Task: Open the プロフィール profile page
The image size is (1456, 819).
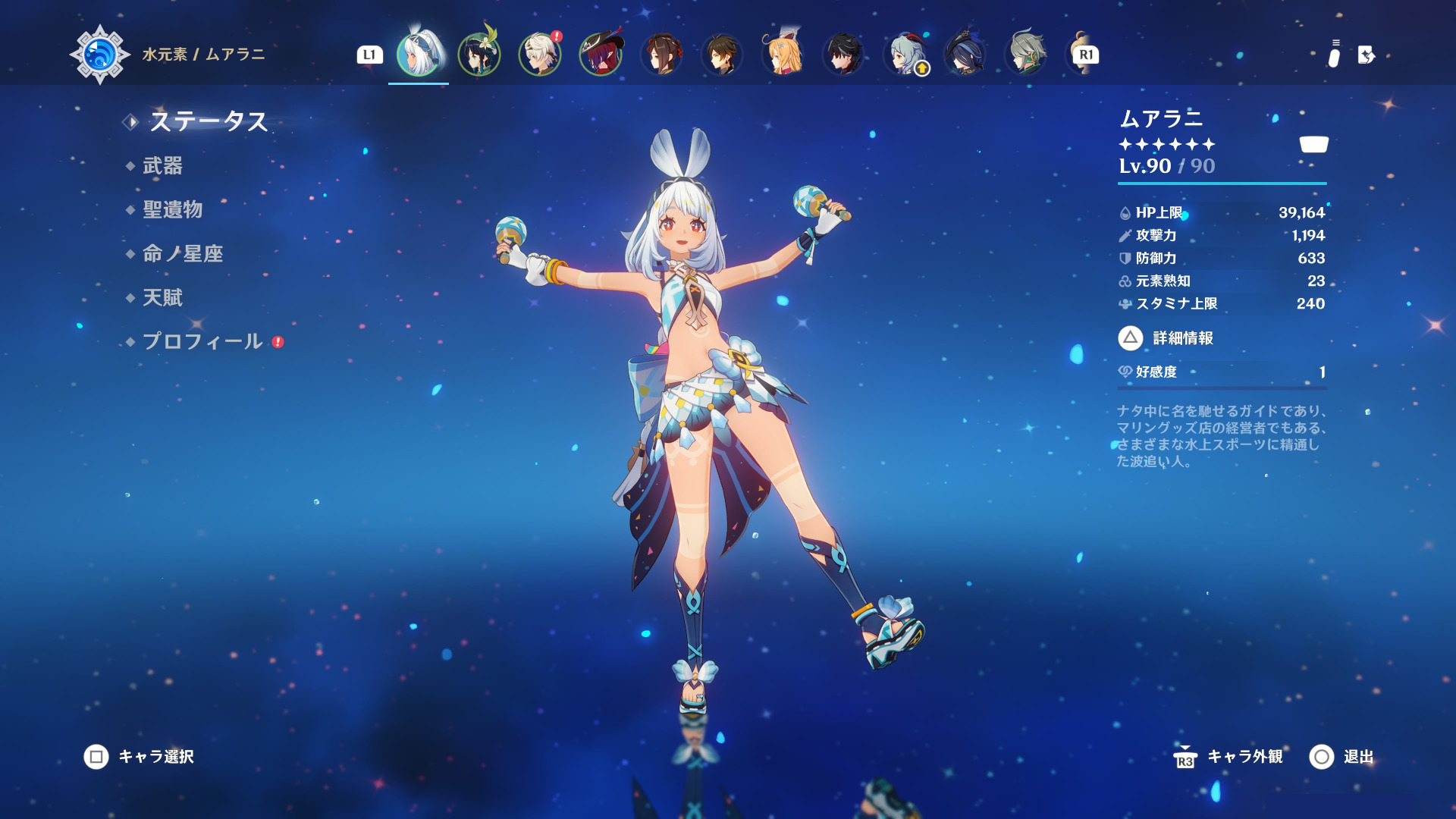Action: pos(202,342)
